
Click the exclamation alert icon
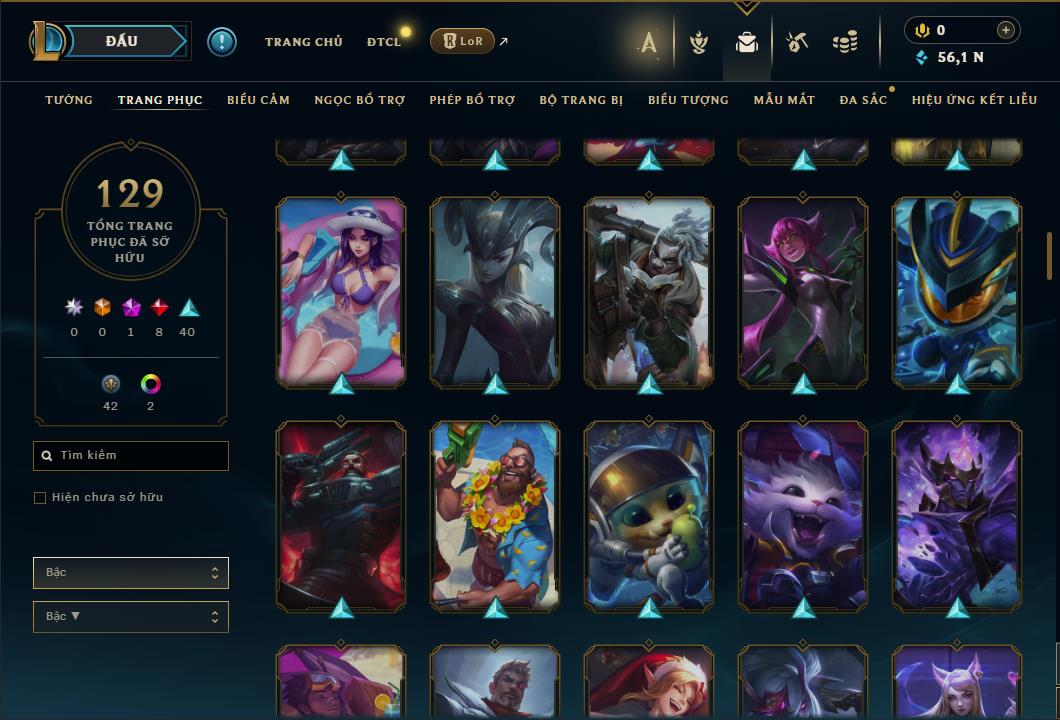click(x=222, y=41)
